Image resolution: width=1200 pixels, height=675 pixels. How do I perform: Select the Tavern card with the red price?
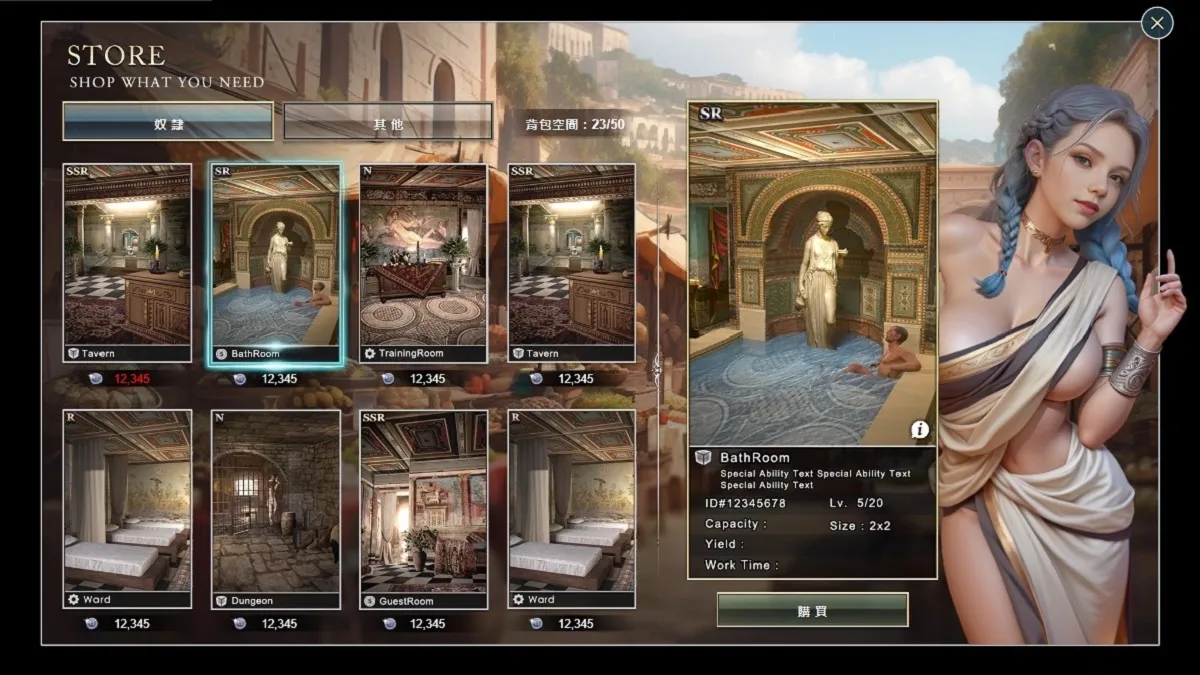click(x=127, y=264)
